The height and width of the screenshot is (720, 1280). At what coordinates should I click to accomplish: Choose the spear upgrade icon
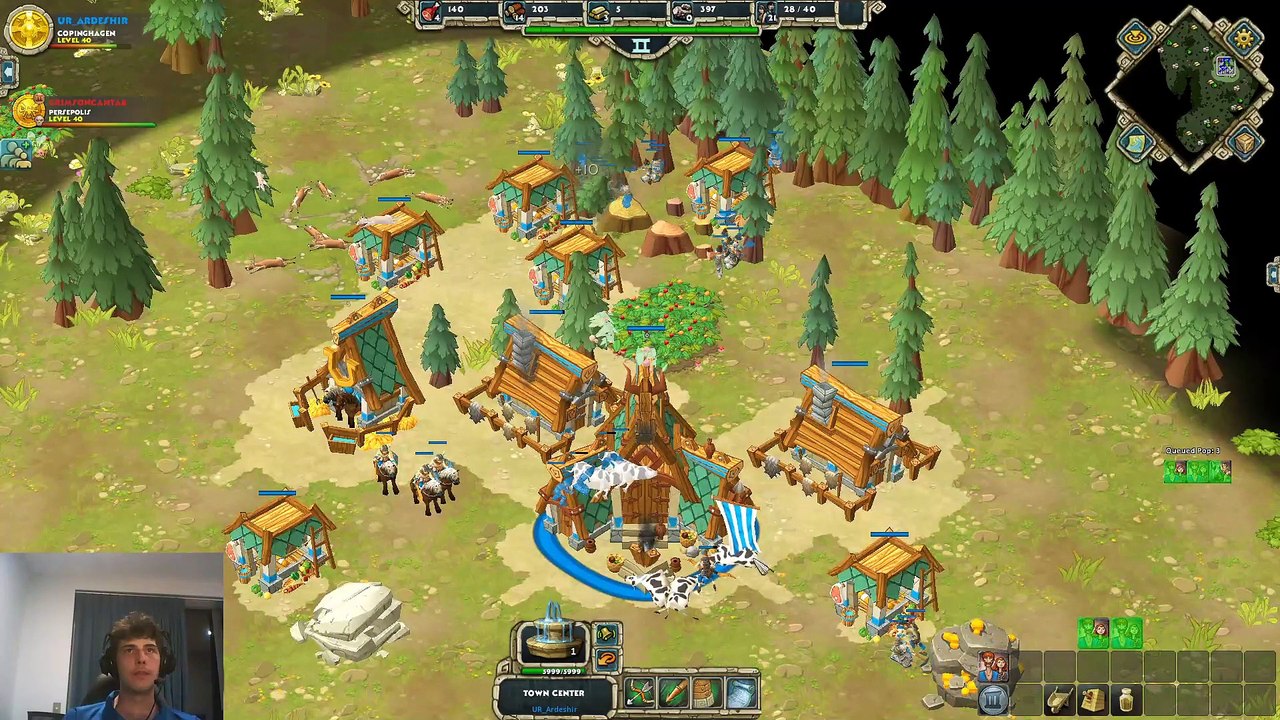pos(673,692)
